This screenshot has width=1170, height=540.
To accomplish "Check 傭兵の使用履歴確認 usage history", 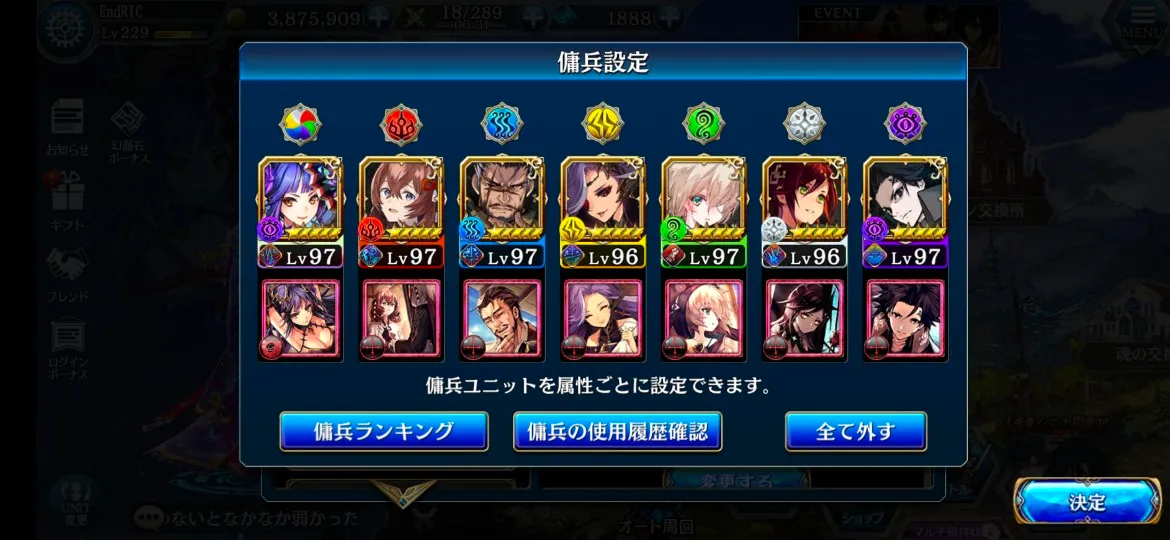I will [617, 432].
